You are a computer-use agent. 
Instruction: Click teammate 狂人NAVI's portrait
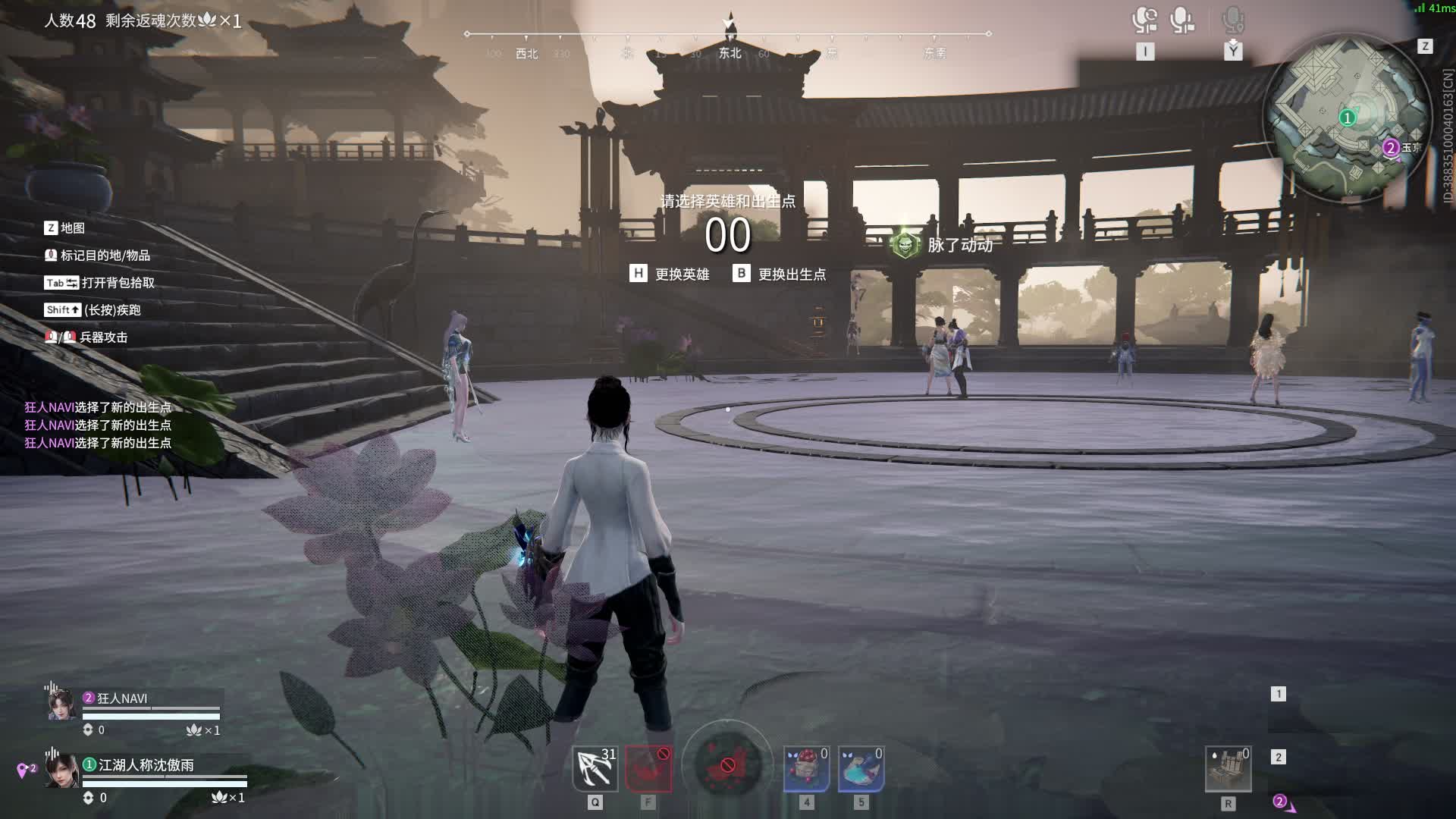[62, 704]
